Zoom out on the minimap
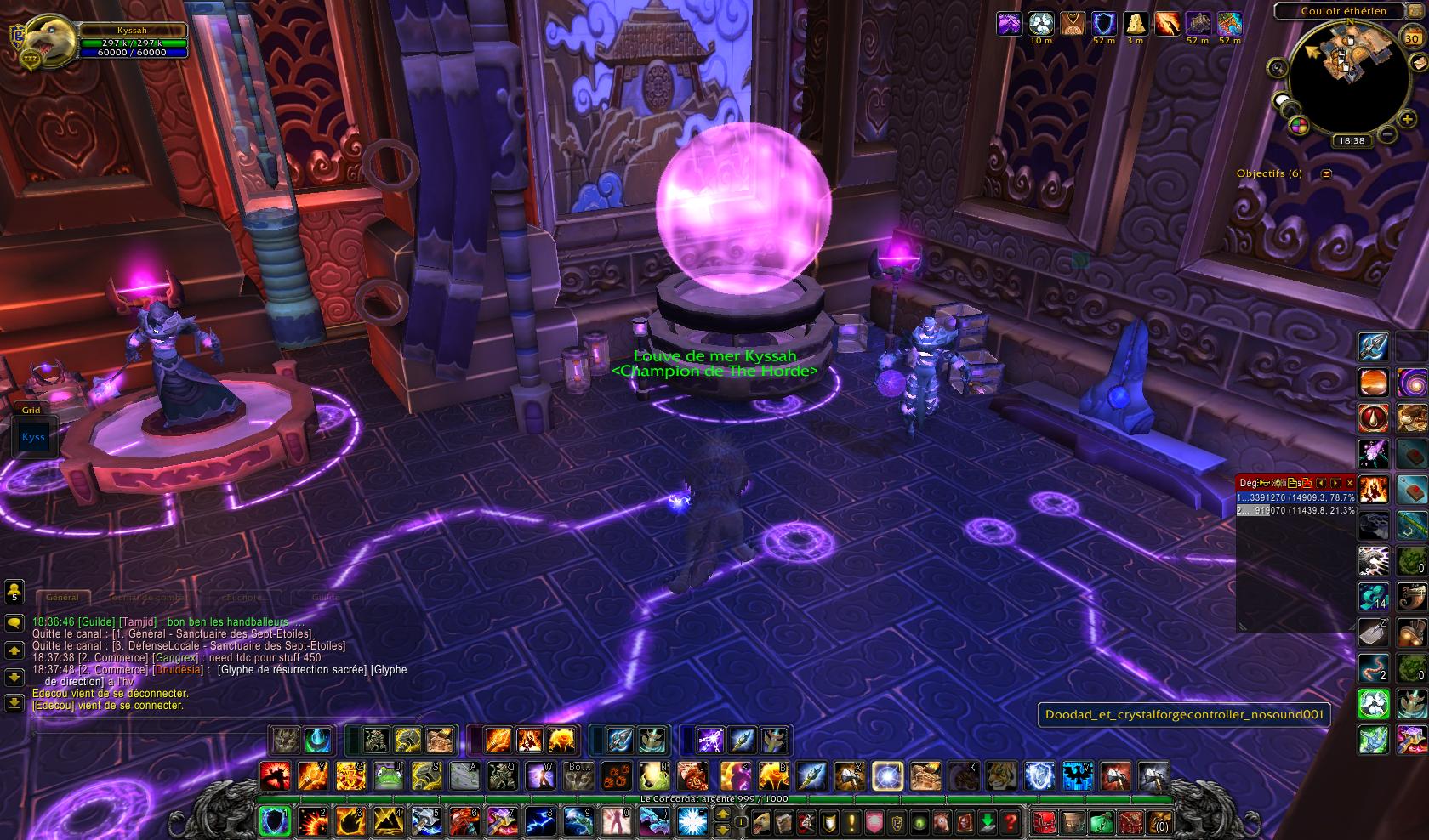 (1386, 134)
